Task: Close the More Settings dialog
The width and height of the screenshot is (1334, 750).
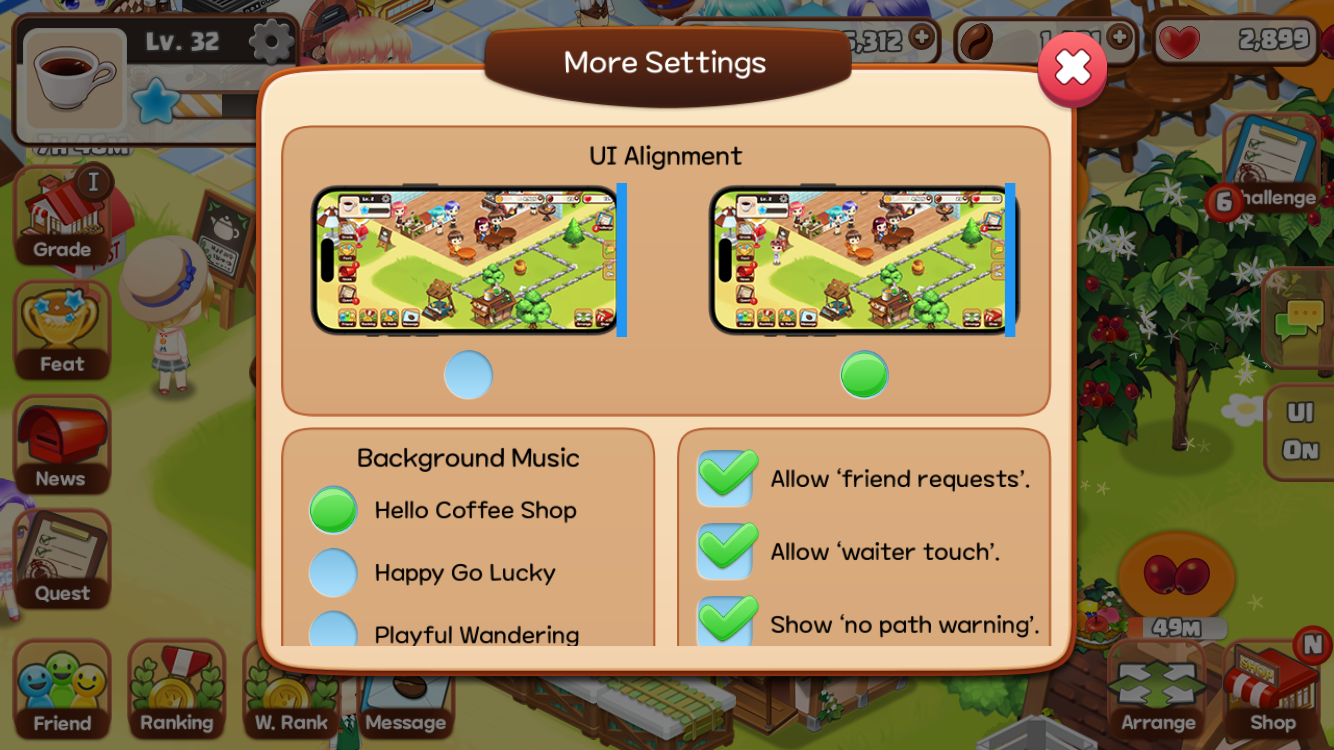Action: 1072,68
